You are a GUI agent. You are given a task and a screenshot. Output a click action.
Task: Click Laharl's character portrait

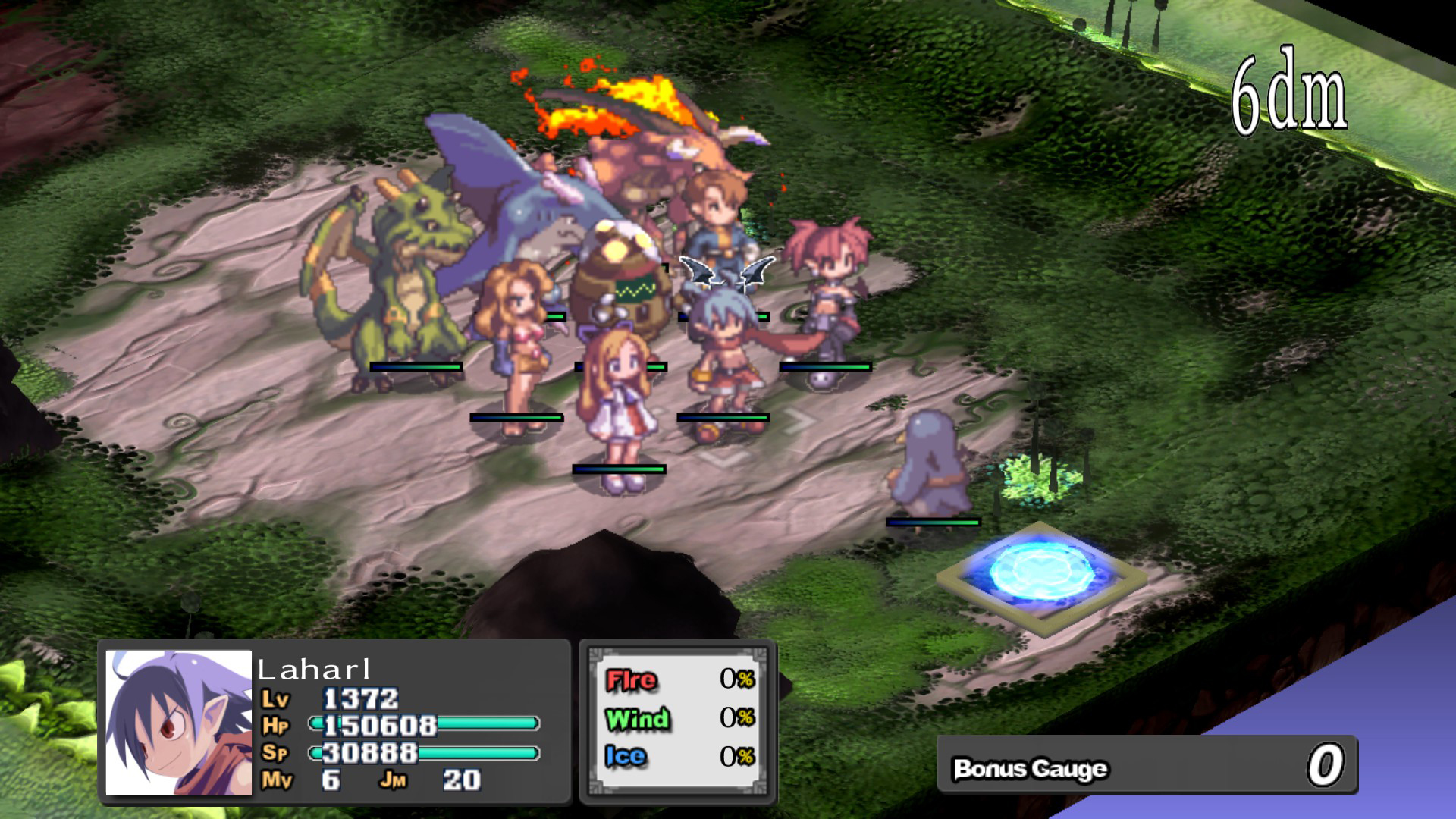[x=178, y=722]
